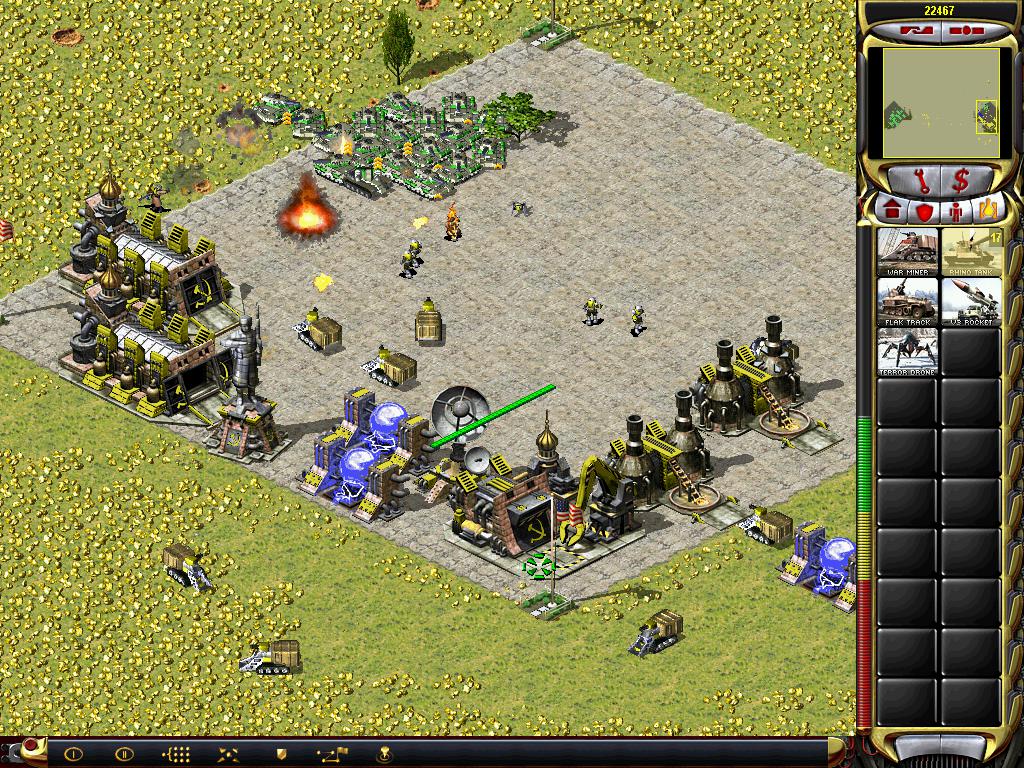Activate the deploy crossed-arrows command
Viewport: 1024px width, 768px height.
[x=229, y=754]
